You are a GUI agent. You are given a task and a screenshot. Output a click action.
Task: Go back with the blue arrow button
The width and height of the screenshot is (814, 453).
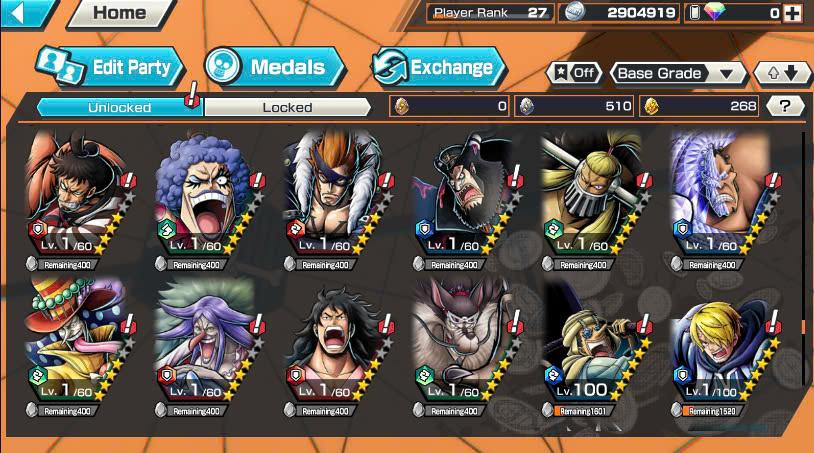[25, 13]
